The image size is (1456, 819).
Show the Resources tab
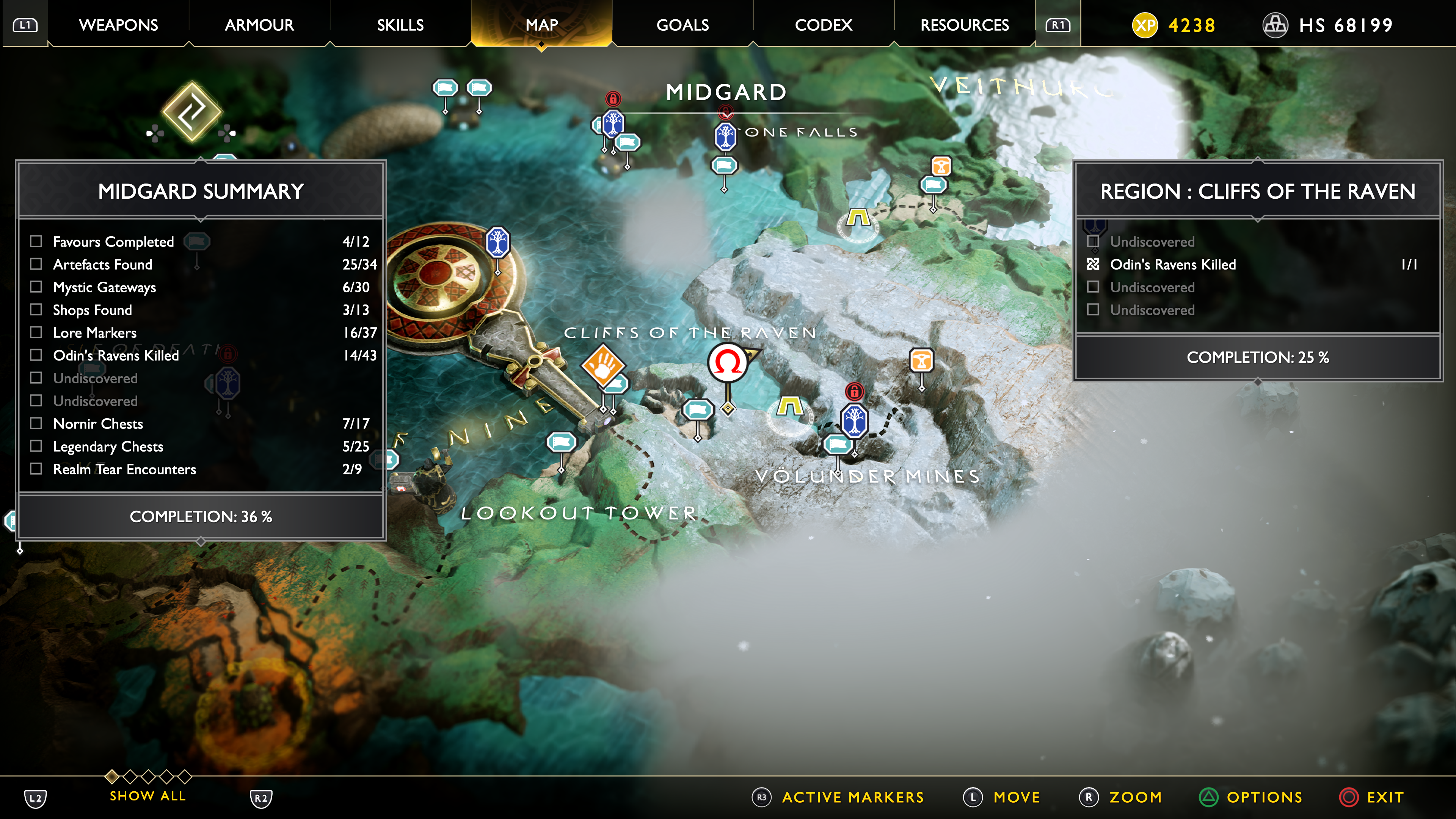(964, 25)
